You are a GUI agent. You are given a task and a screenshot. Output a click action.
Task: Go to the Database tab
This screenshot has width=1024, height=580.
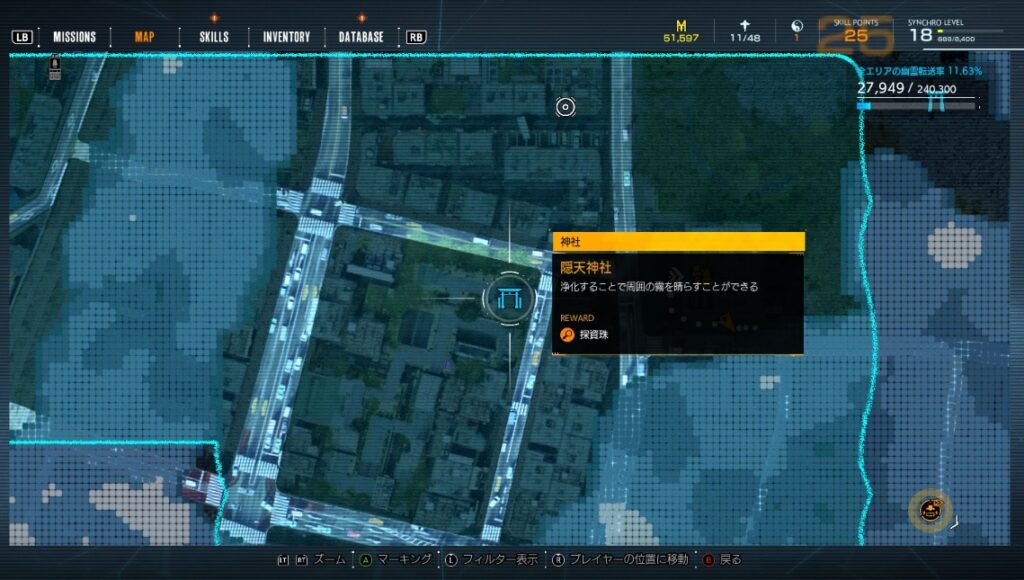coord(361,37)
